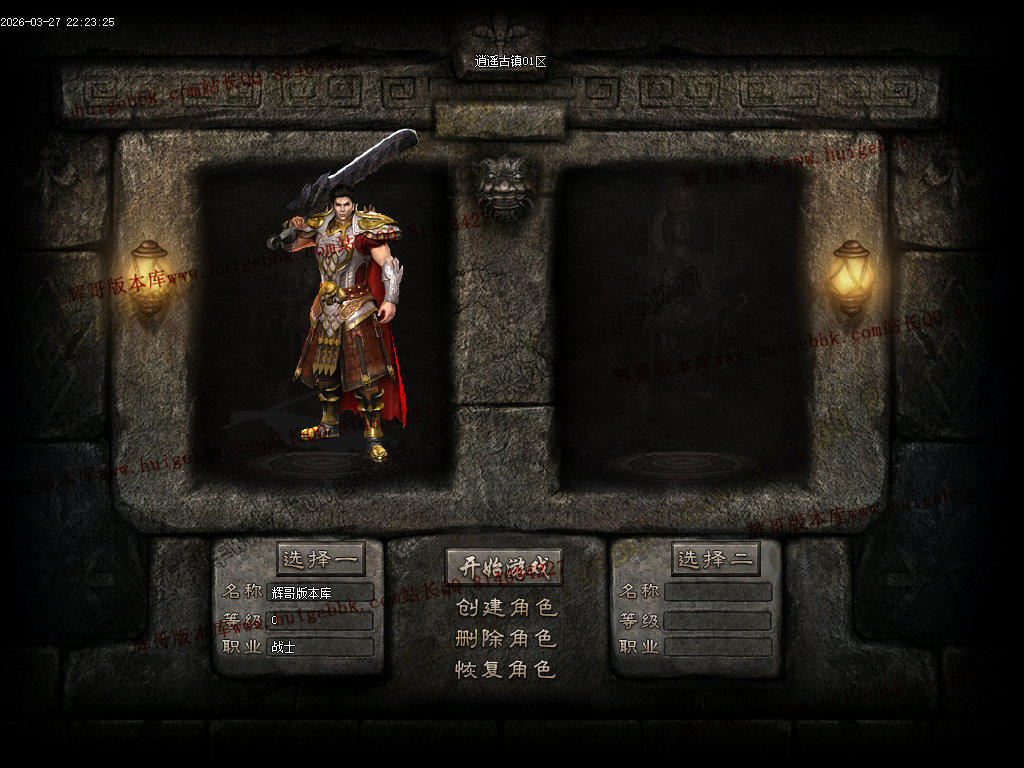Select 恢复角色 to restore a character
This screenshot has width=1024, height=768.
click(505, 669)
